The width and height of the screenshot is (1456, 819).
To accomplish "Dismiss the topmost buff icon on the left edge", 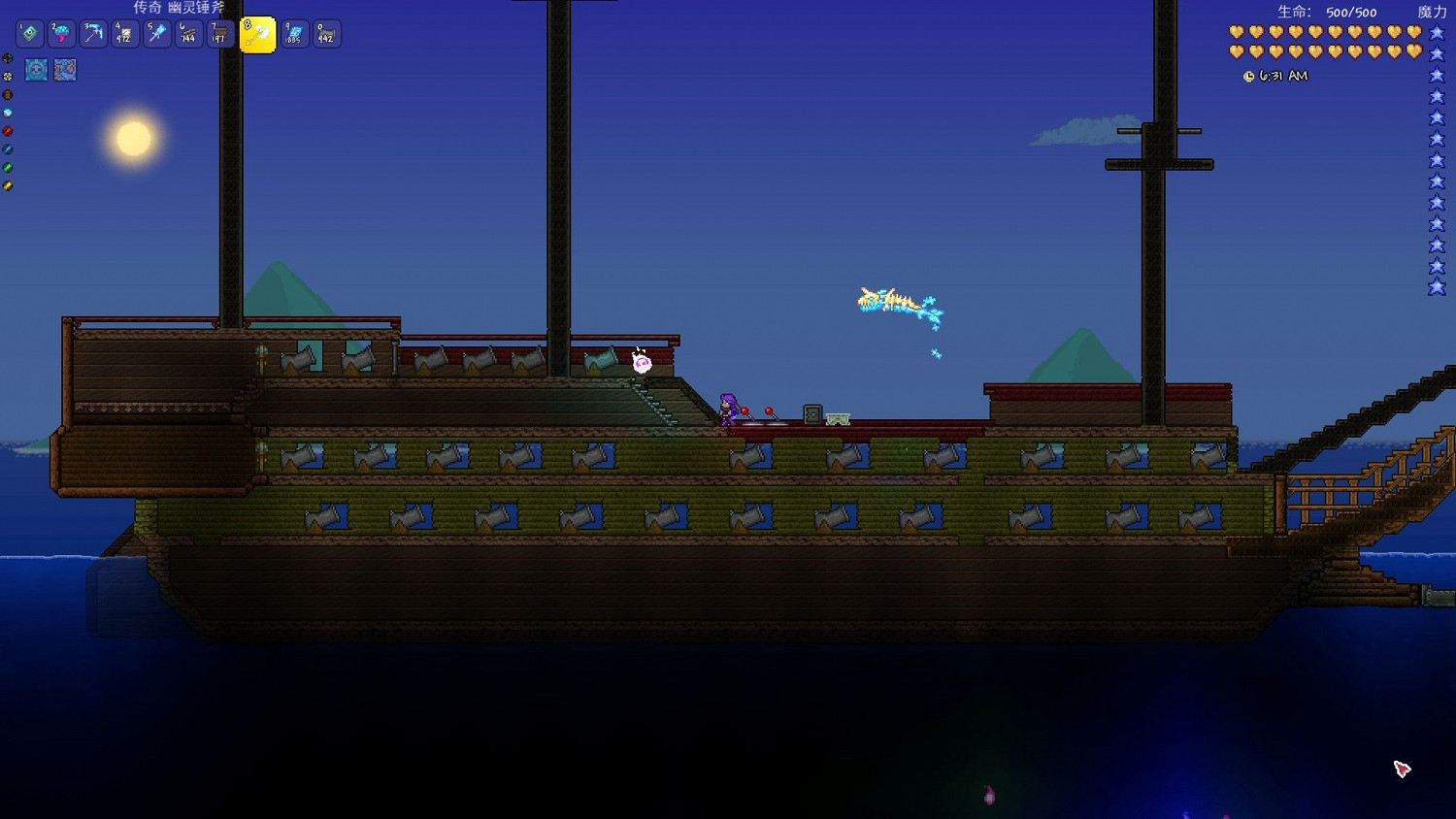I will point(8,58).
